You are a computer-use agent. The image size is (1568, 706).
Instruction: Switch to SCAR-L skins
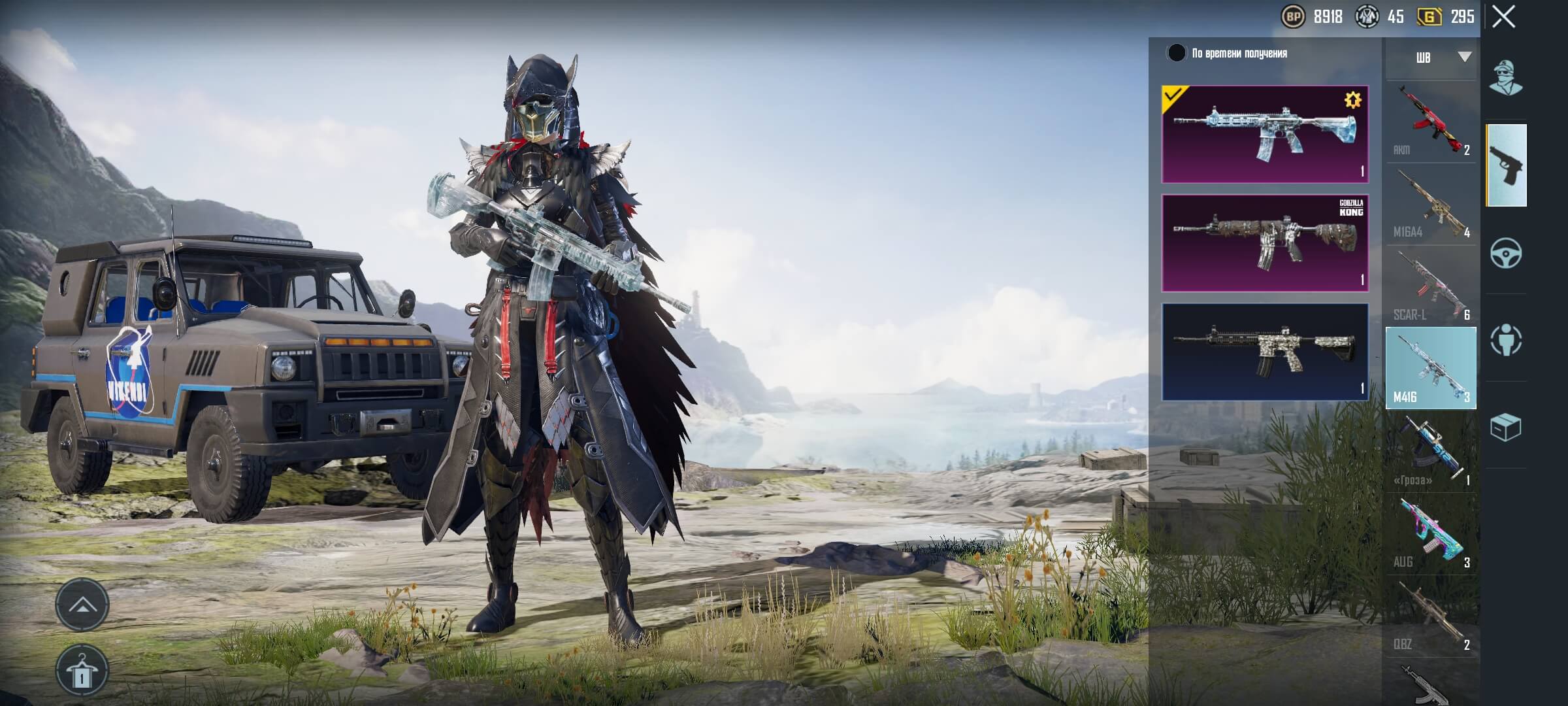(1430, 287)
